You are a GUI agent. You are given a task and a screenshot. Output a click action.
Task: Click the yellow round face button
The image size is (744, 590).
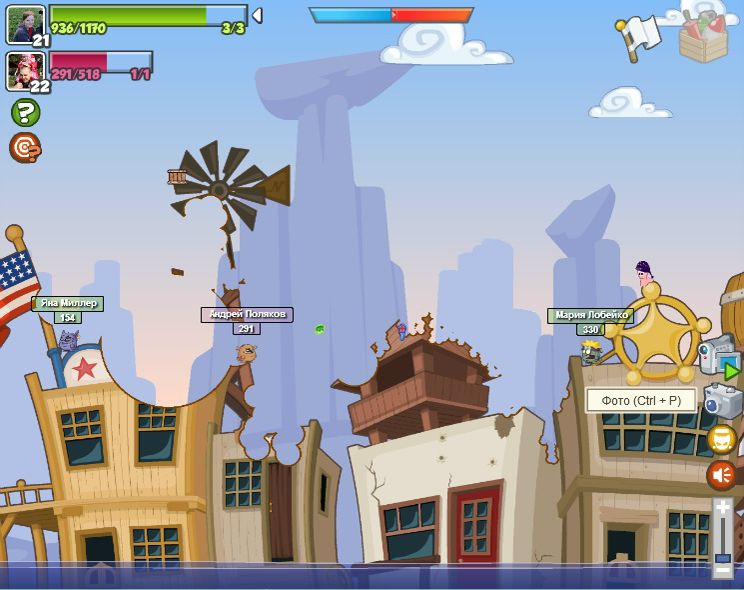722,439
